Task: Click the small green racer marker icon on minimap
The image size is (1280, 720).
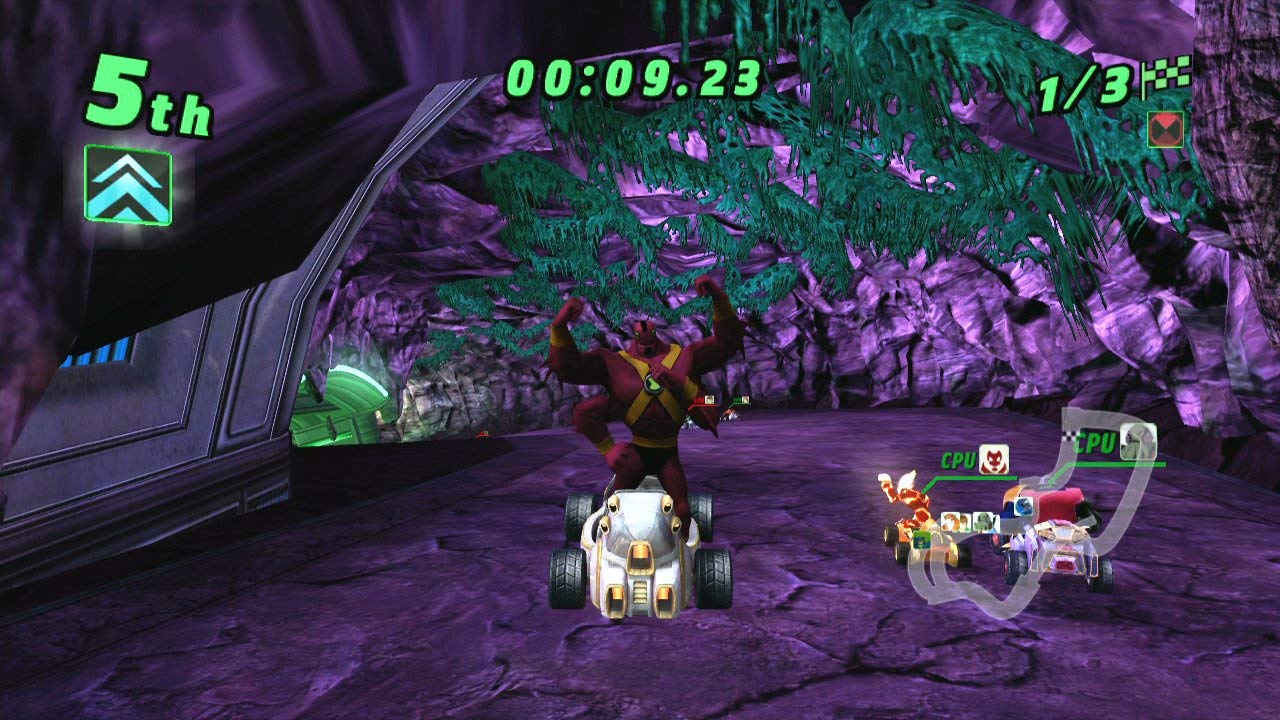Action: pos(921,540)
